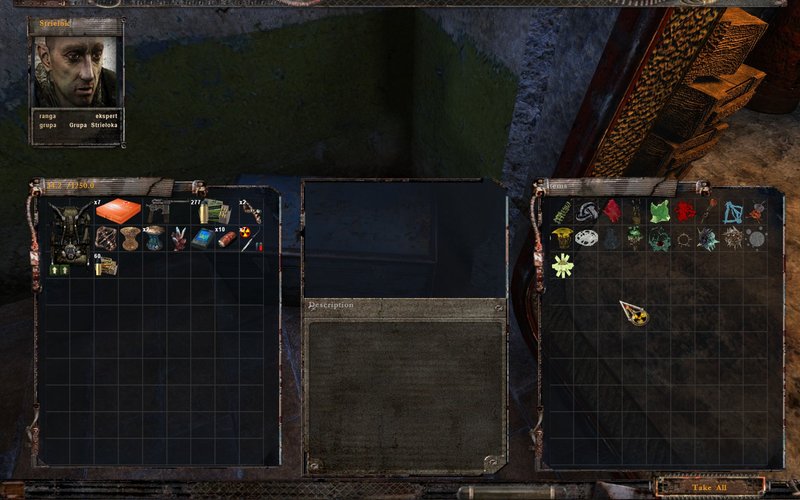Pick the sausage food stack of ten
The image size is (800, 500).
[227, 238]
